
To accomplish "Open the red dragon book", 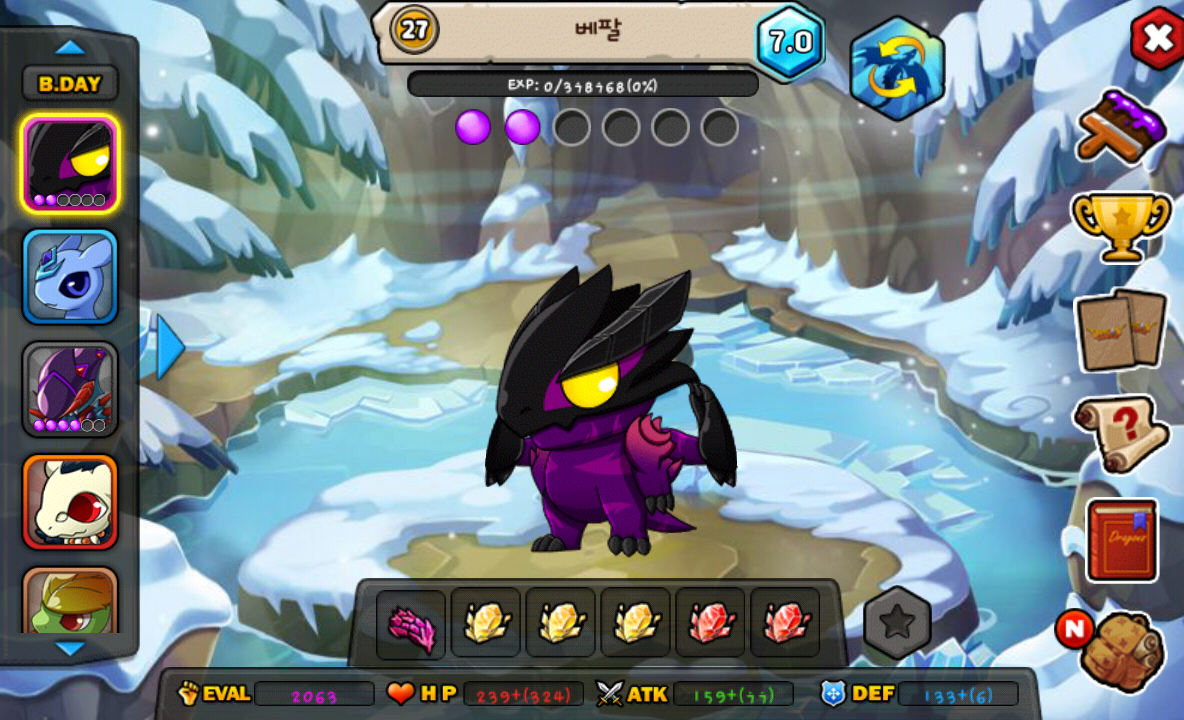I will click(1122, 540).
